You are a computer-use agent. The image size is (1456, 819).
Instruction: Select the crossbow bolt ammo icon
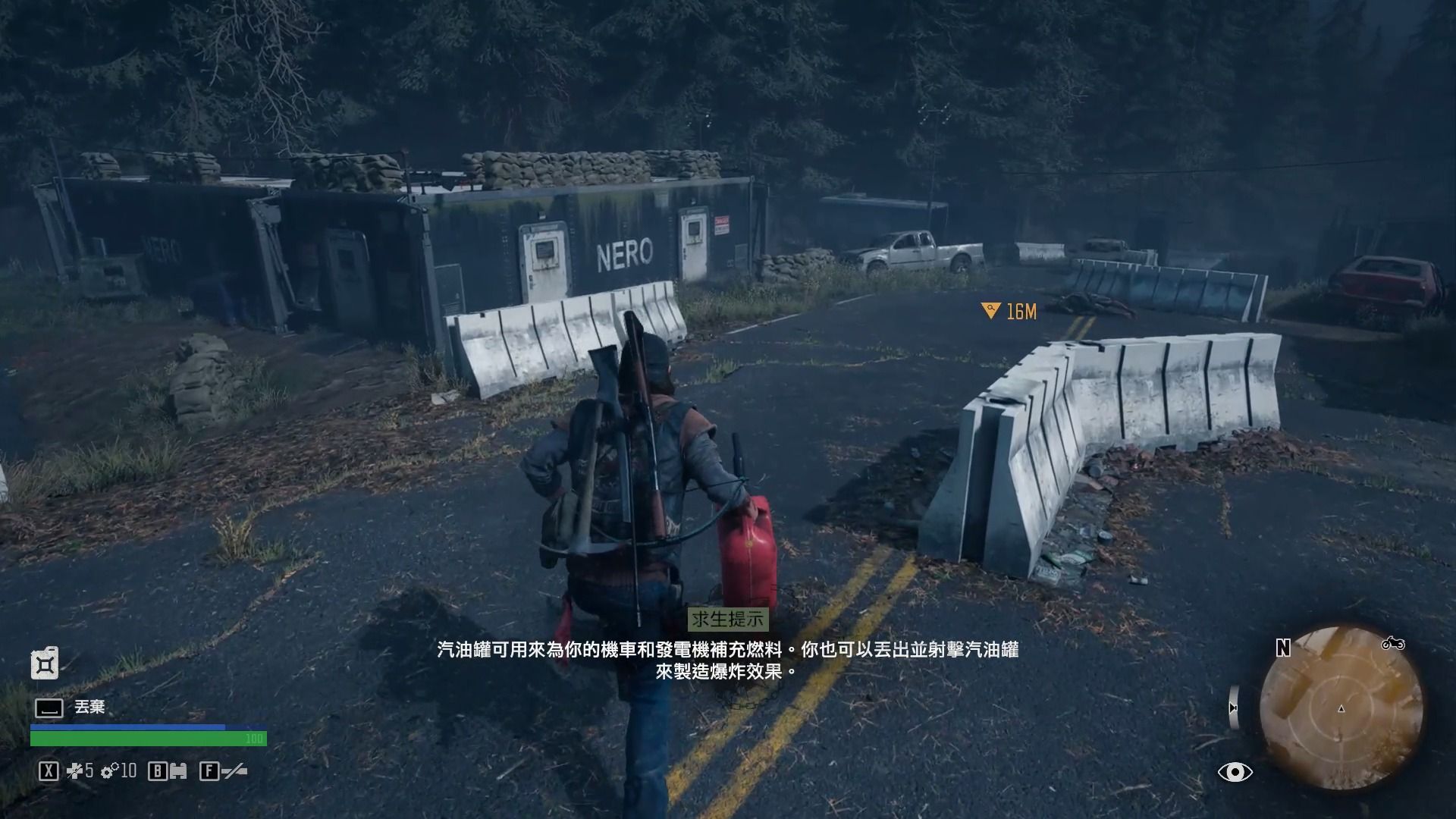point(75,772)
